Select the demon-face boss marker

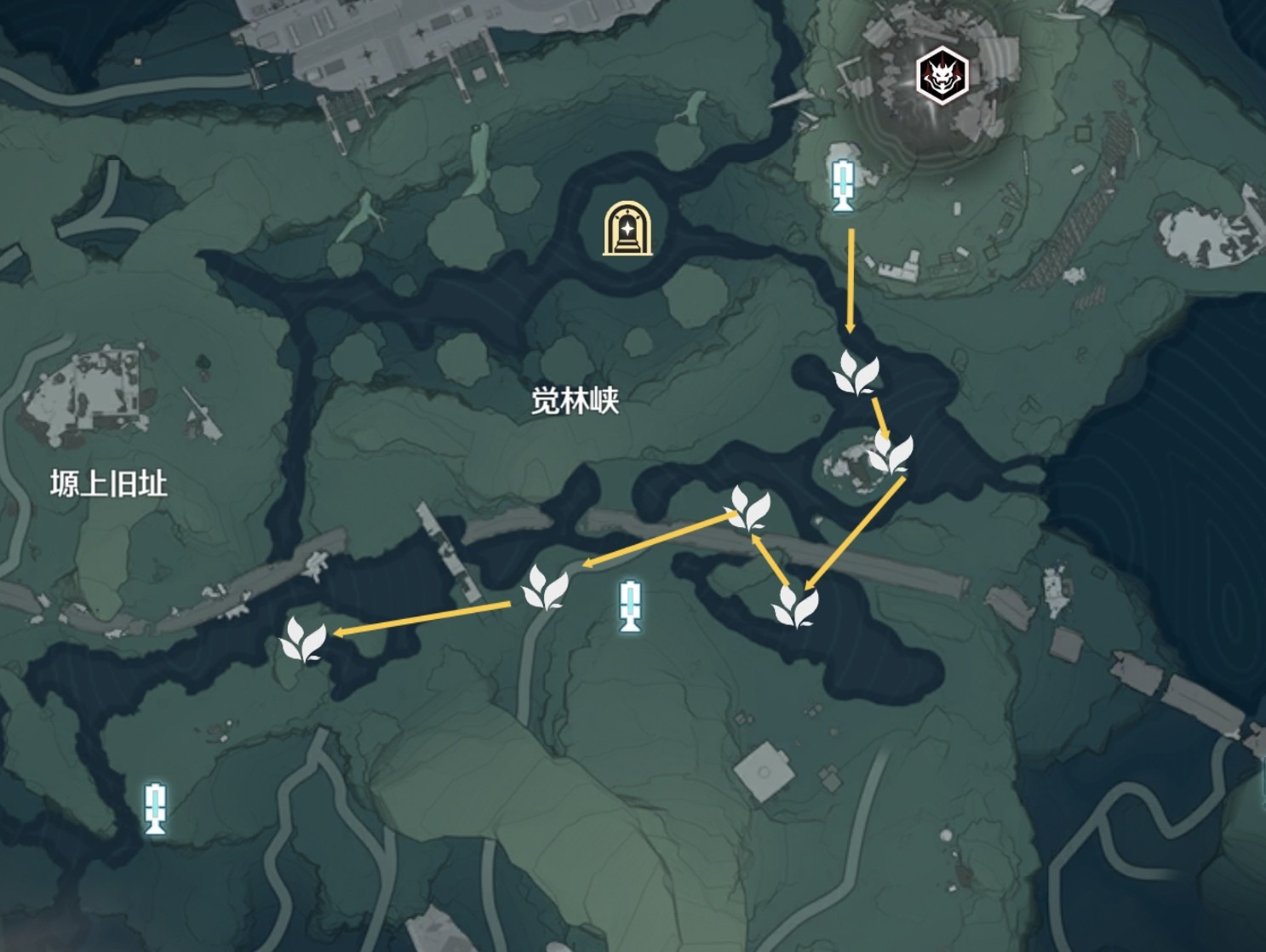point(942,75)
